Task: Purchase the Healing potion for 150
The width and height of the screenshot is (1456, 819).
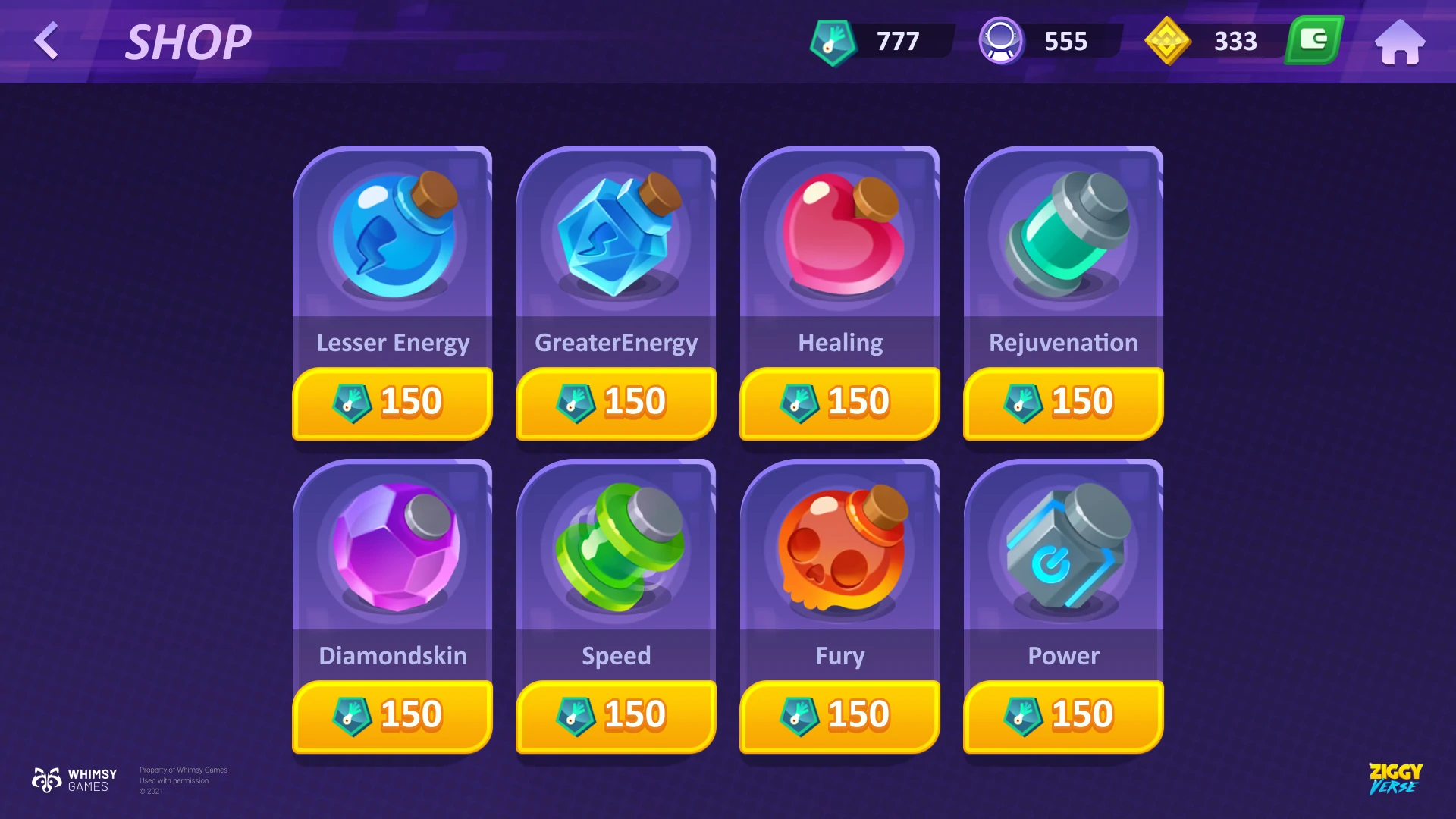Action: 839,403
